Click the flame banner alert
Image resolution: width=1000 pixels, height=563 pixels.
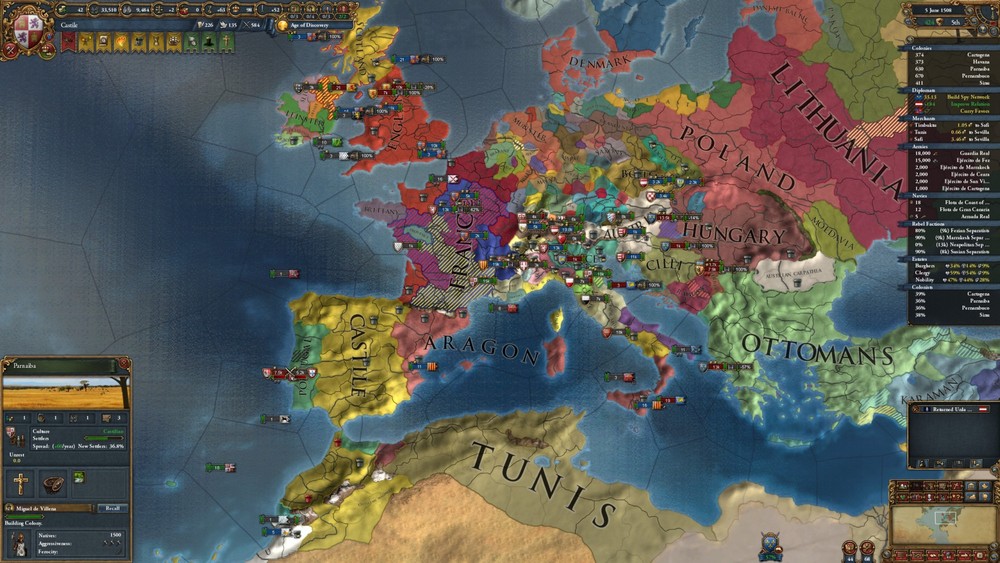pyautogui.click(x=122, y=43)
